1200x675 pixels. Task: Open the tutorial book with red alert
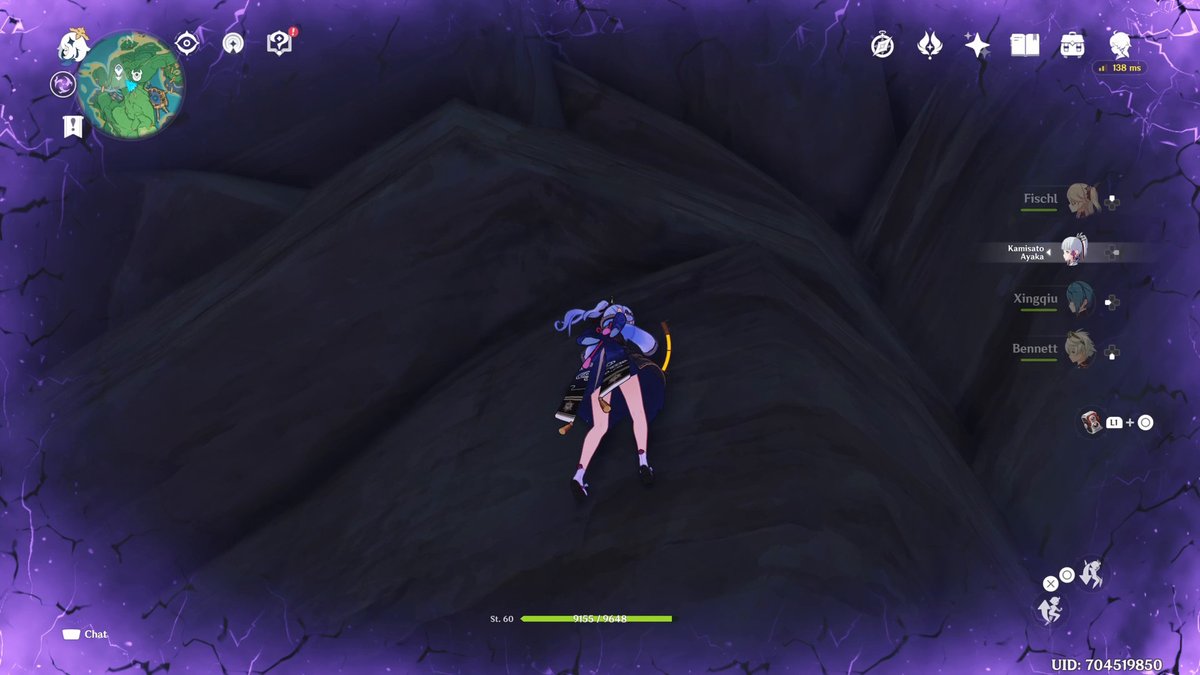(x=279, y=42)
